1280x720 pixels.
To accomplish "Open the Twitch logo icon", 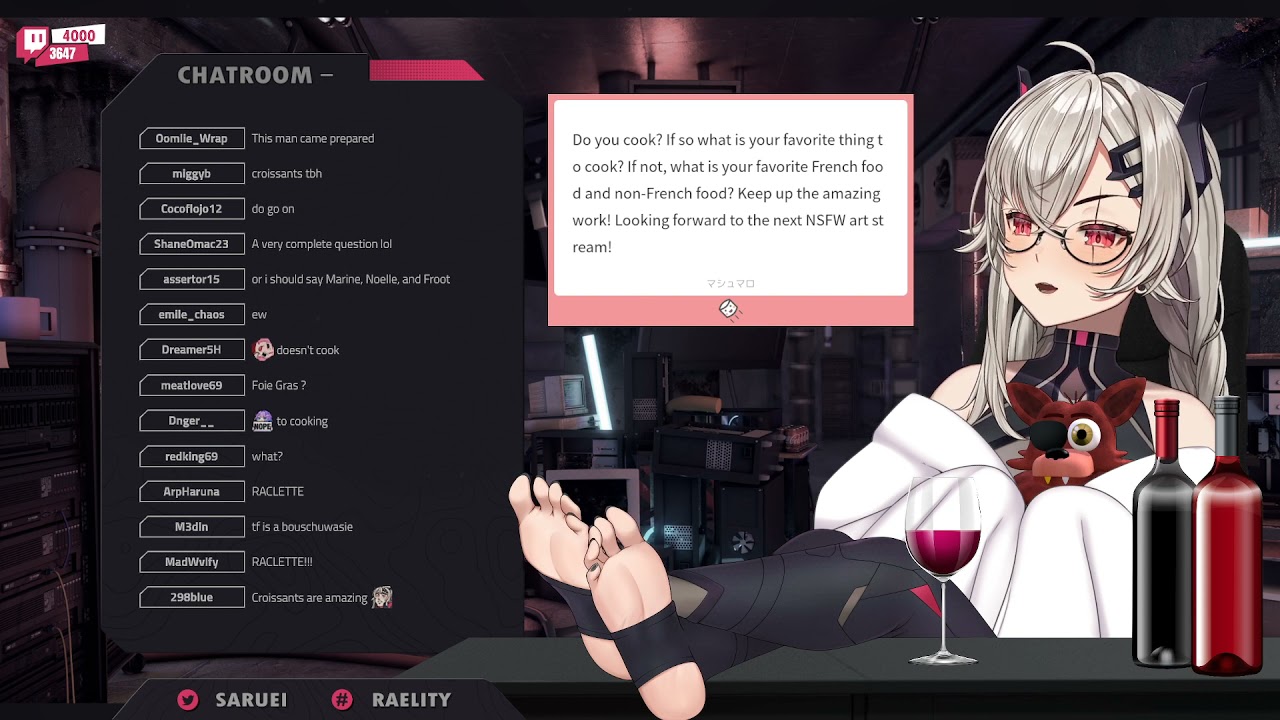I will 34,42.
